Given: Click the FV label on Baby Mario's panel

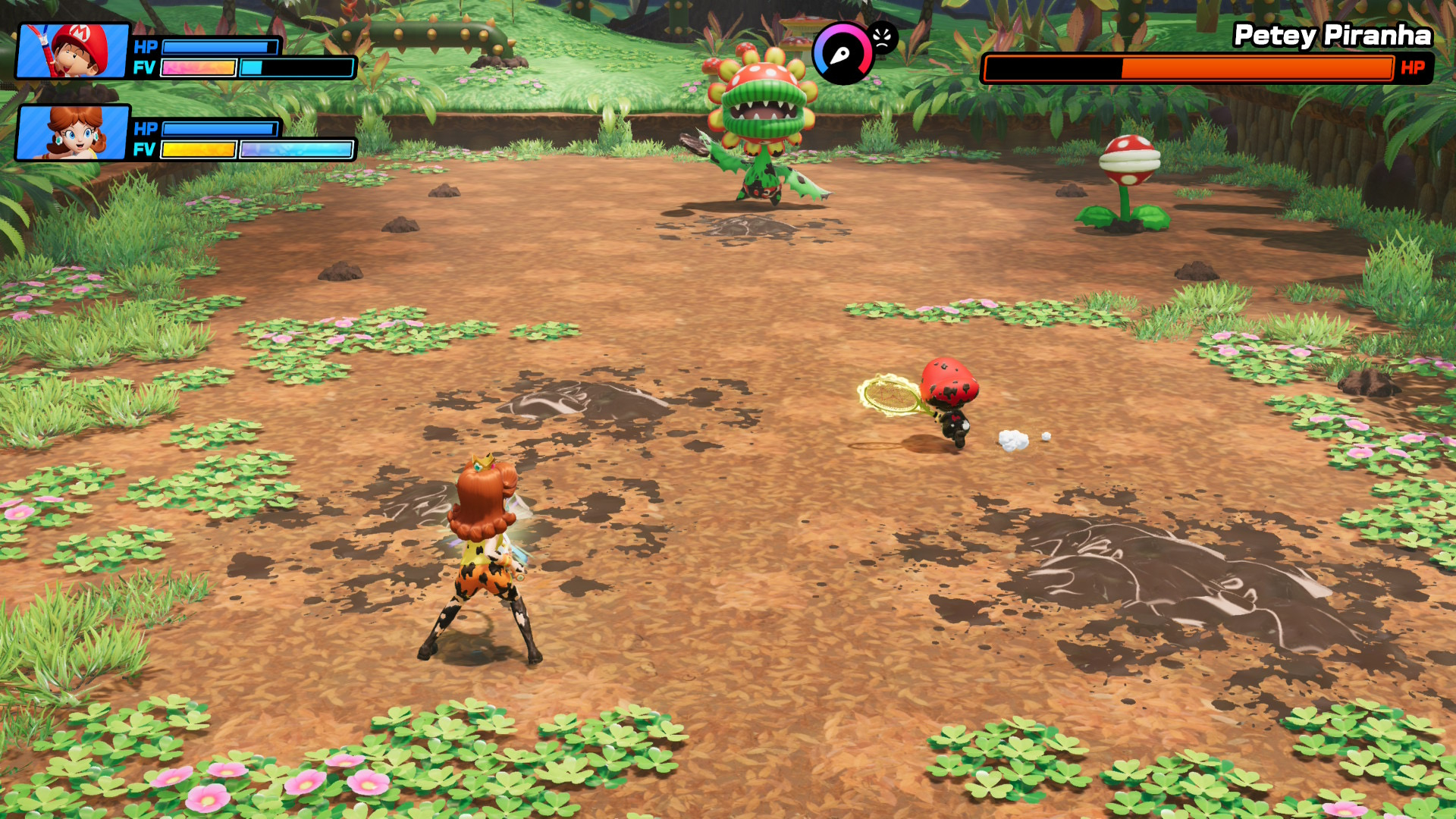Looking at the screenshot, I should coord(145,68).
